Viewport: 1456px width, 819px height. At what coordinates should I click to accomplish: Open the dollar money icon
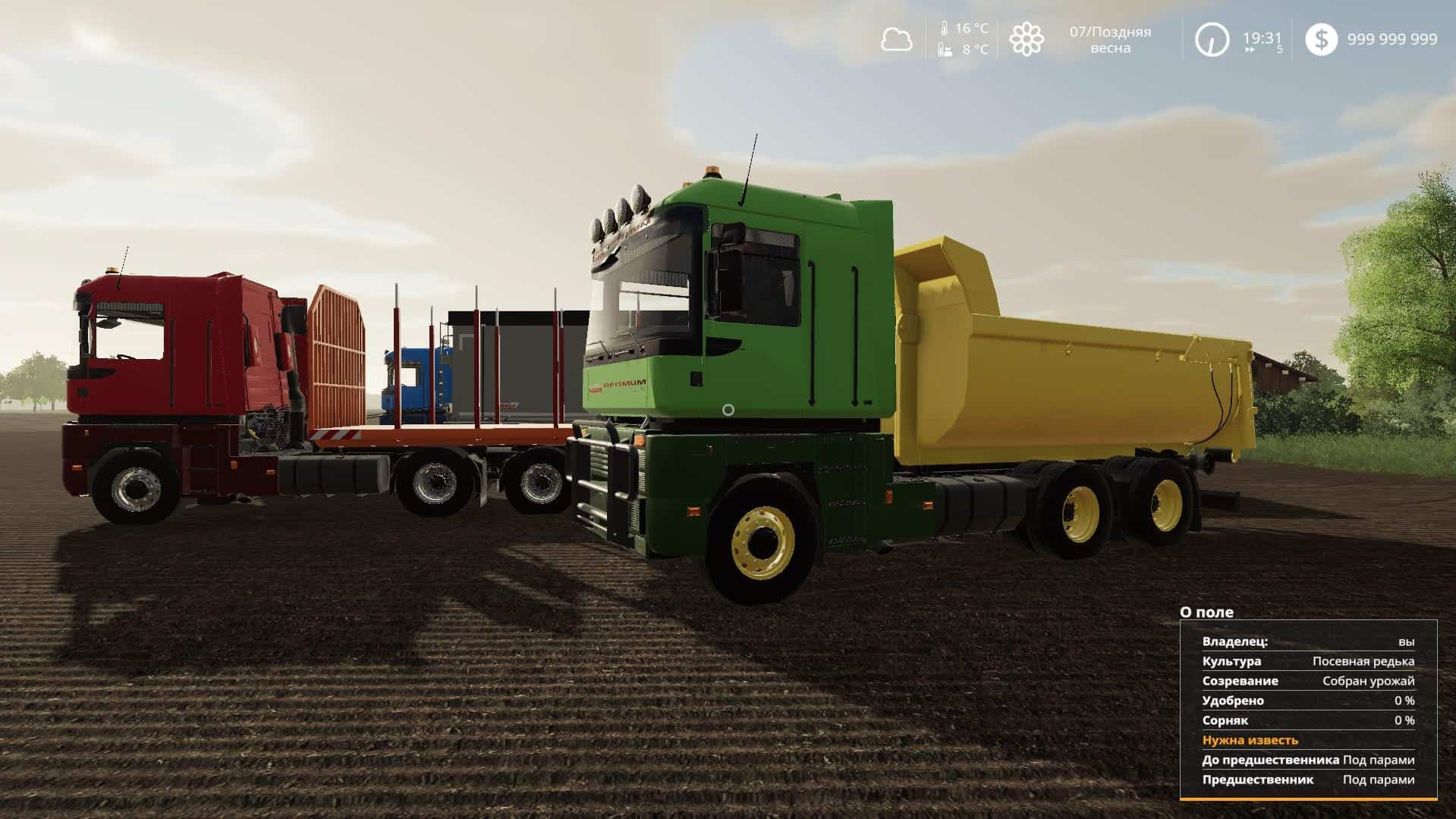coord(1321,39)
